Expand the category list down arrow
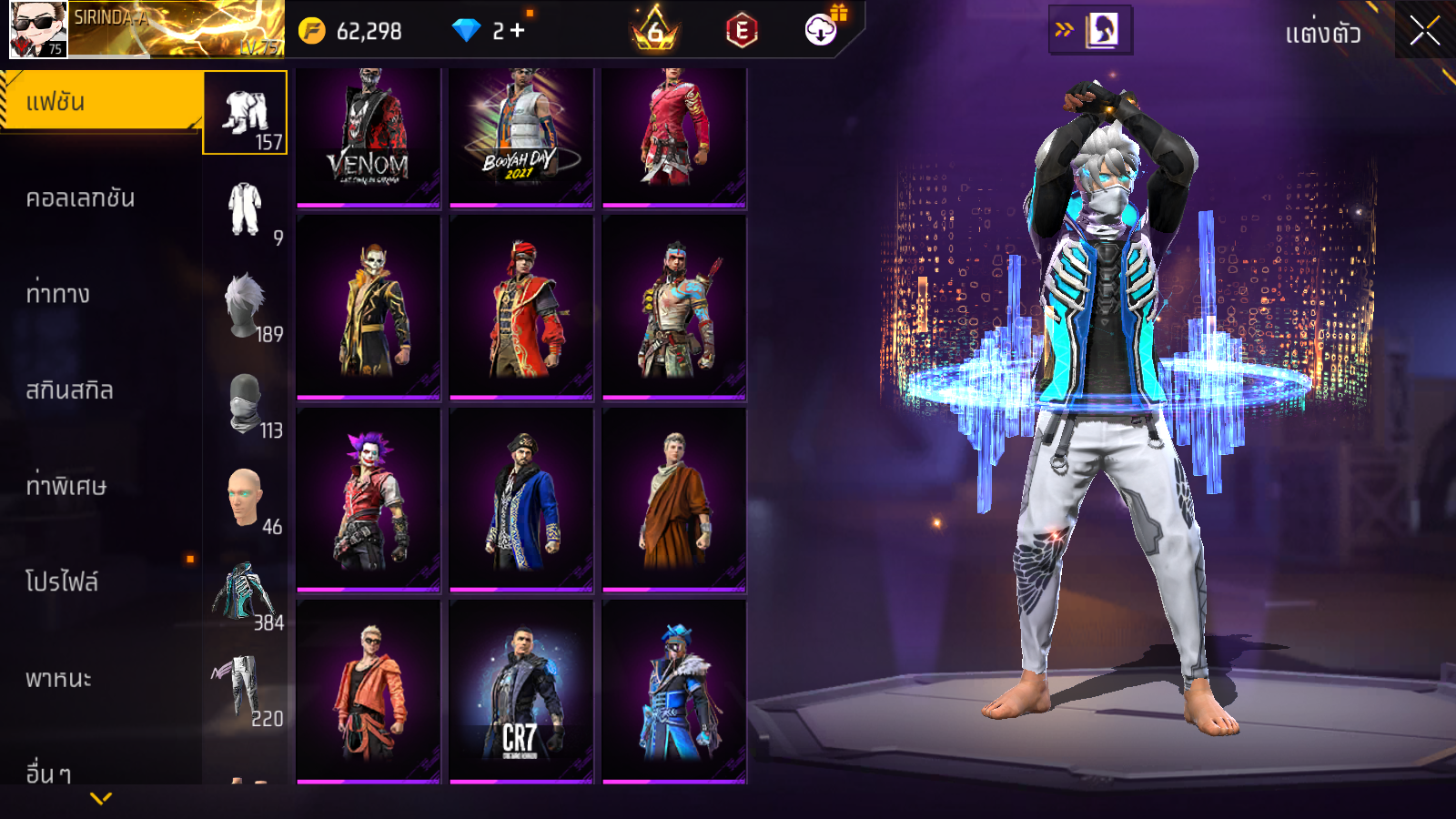The height and width of the screenshot is (819, 1456). click(x=101, y=798)
